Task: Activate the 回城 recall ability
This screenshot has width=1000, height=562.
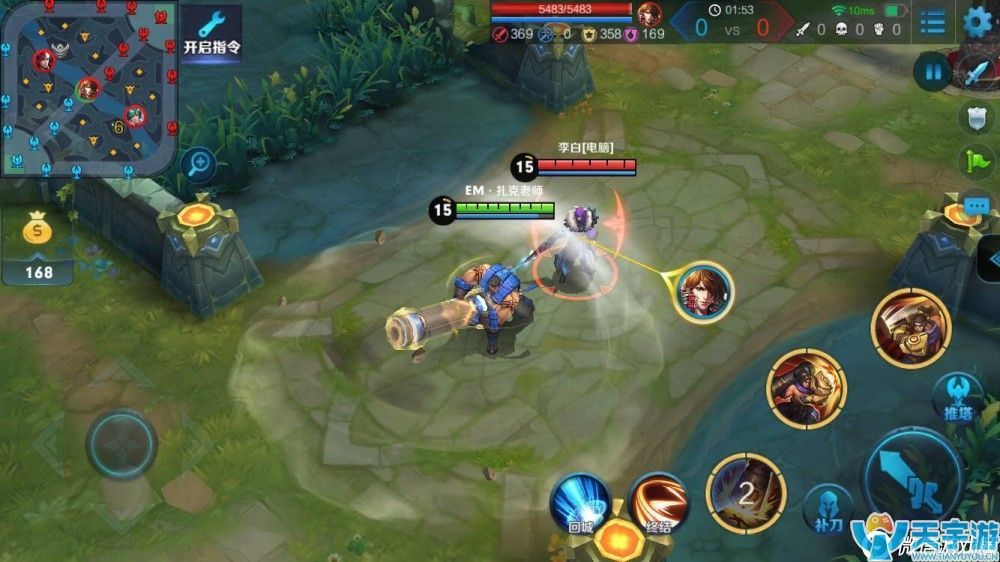Action: [582, 500]
